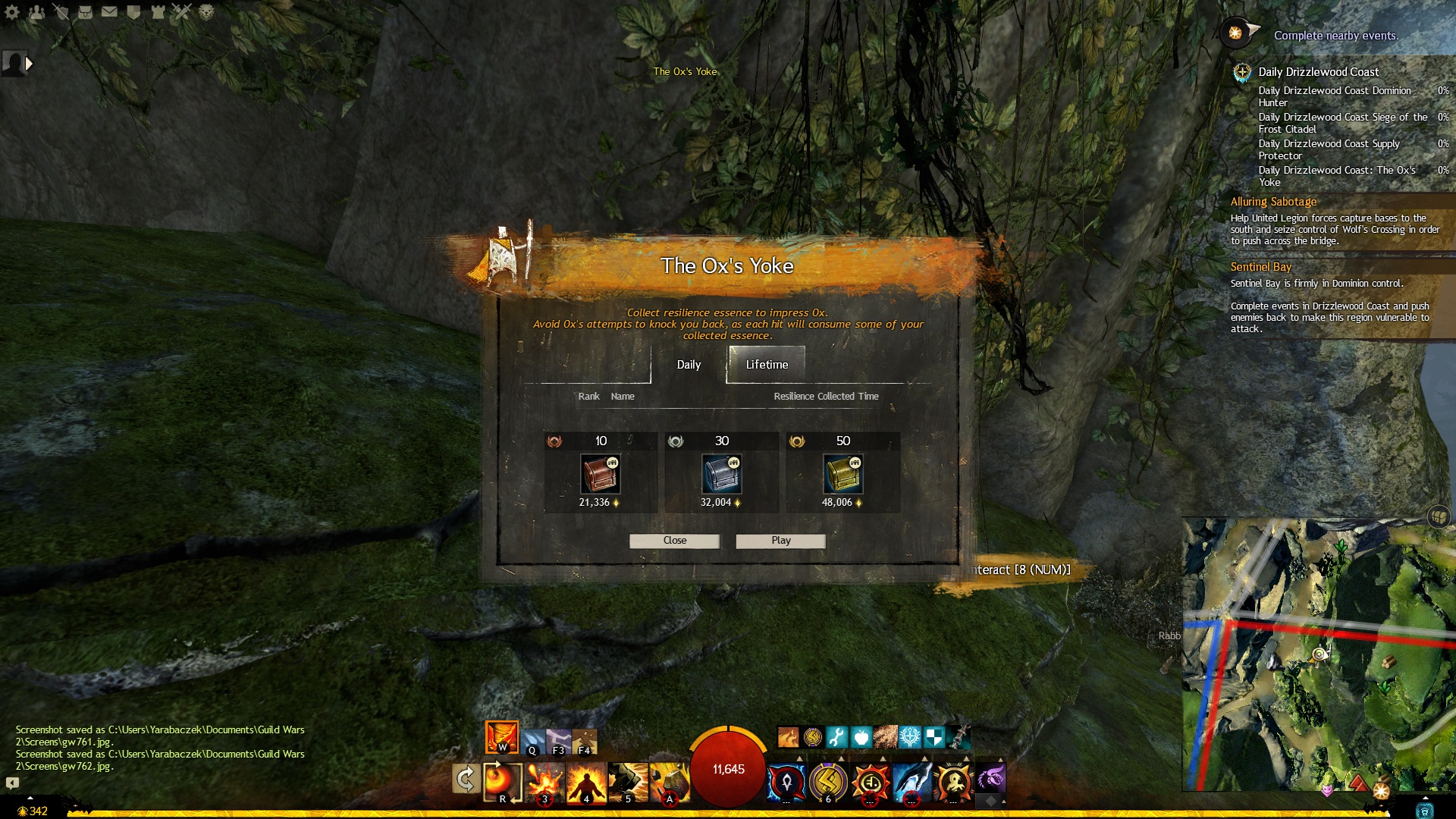Select the gold reward chest
1456x819 pixels.
click(x=843, y=474)
